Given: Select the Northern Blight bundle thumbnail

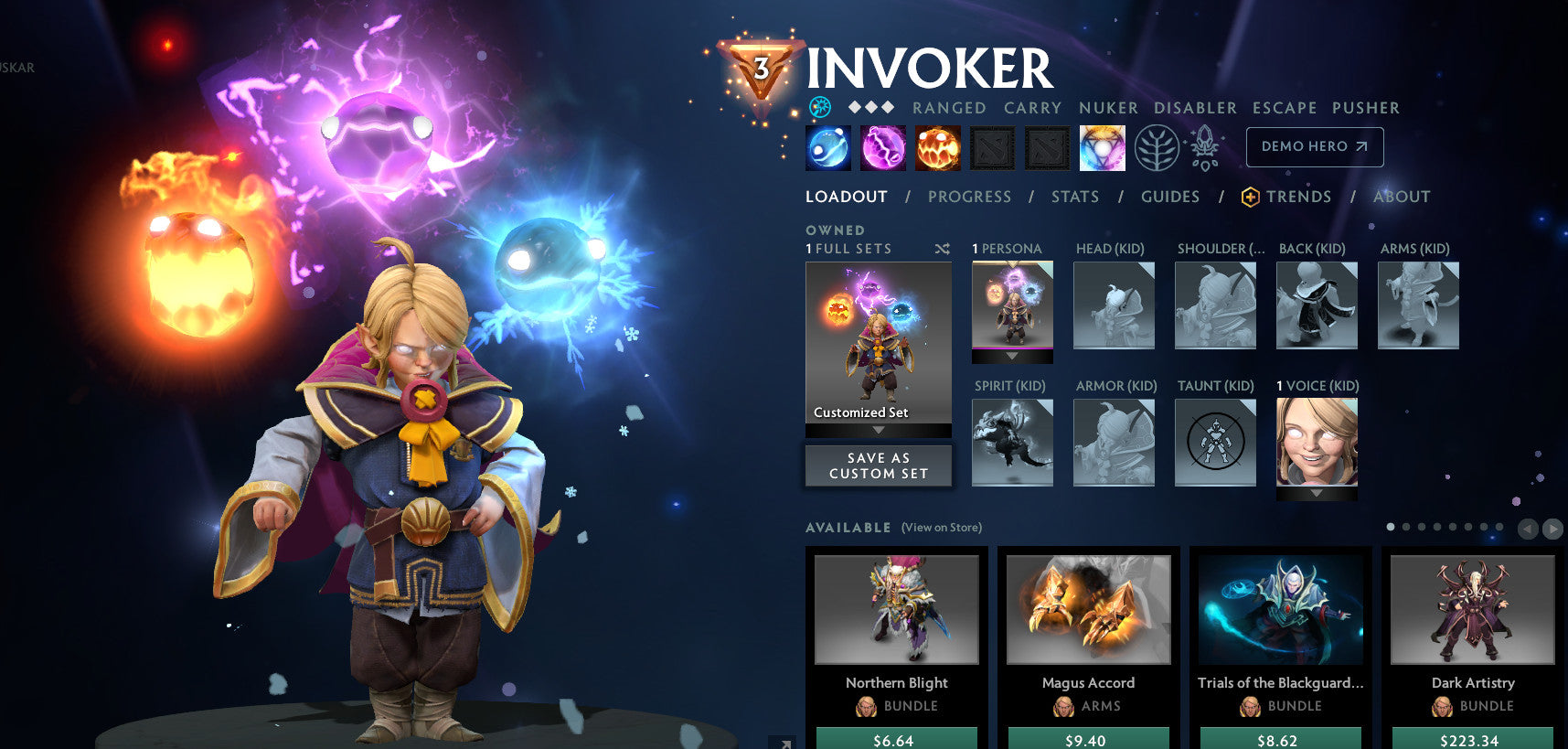Looking at the screenshot, I should pos(896,609).
